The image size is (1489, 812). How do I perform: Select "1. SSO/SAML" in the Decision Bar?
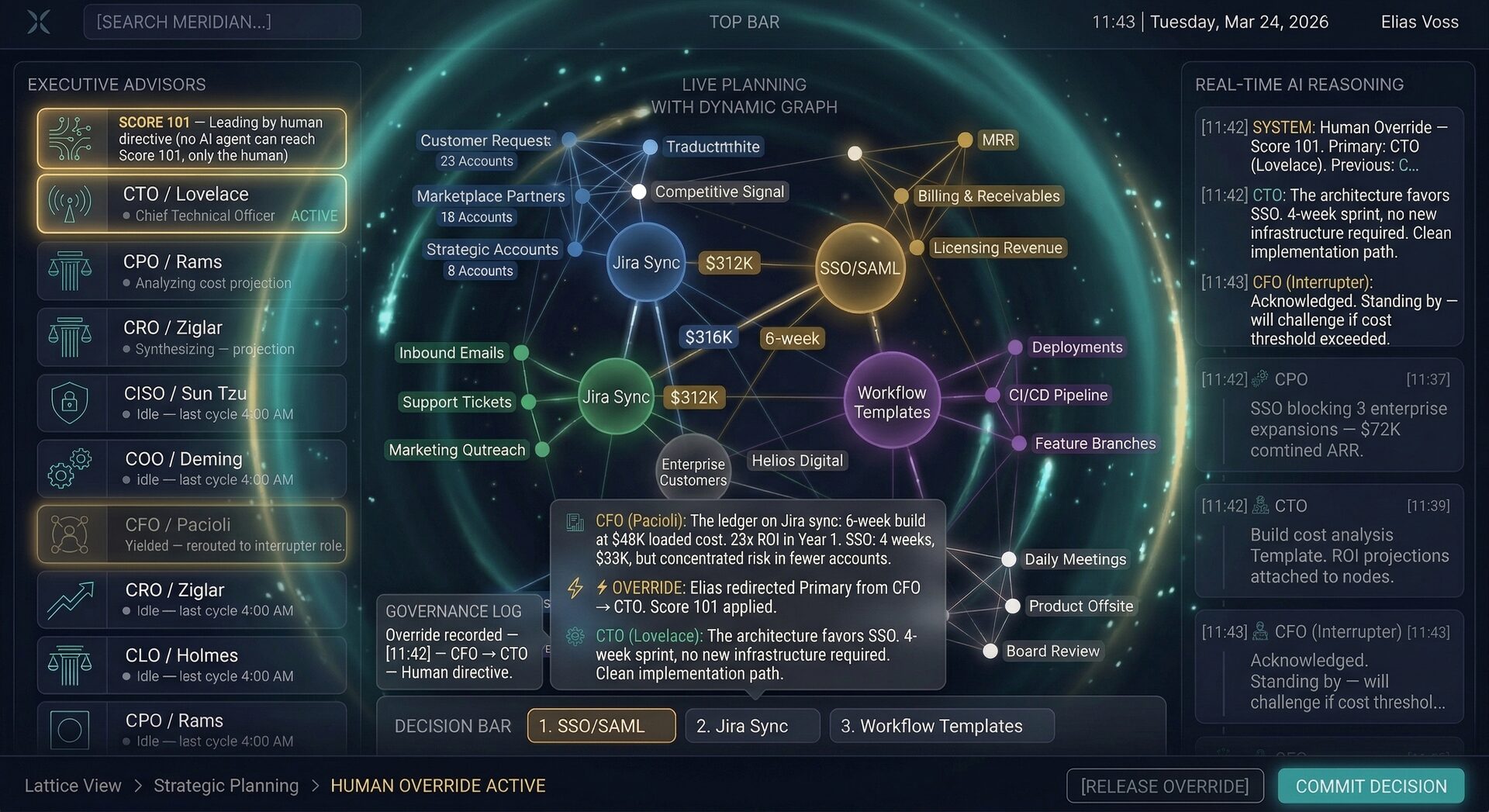[x=601, y=725]
